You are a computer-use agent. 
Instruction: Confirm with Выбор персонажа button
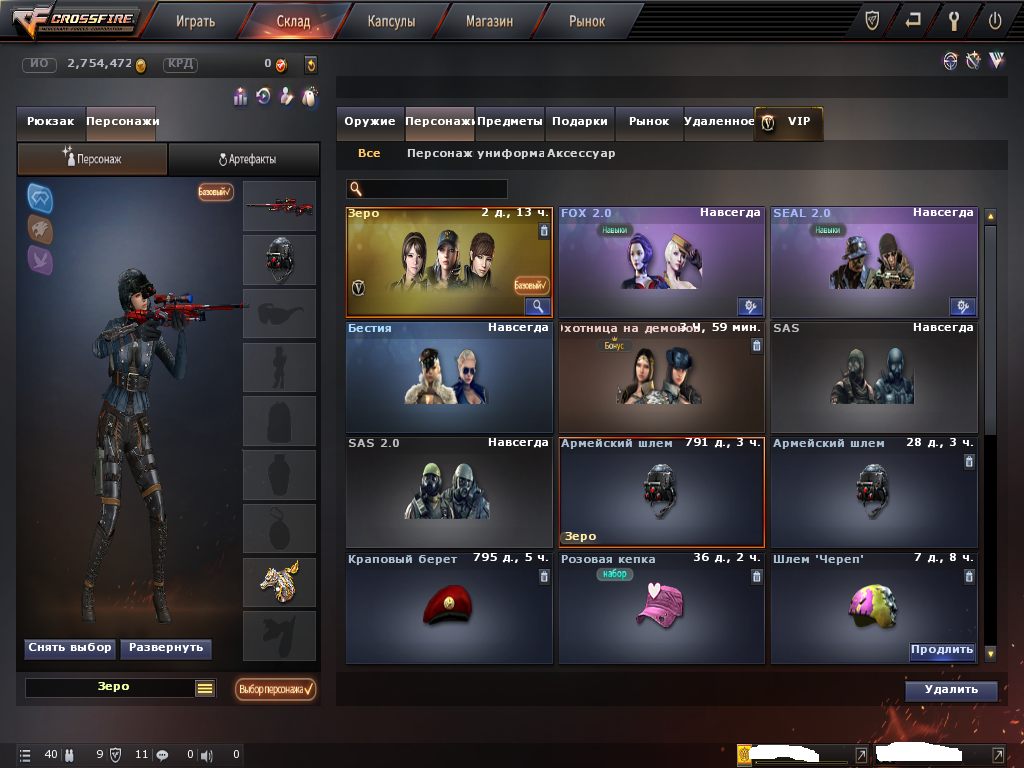[276, 689]
